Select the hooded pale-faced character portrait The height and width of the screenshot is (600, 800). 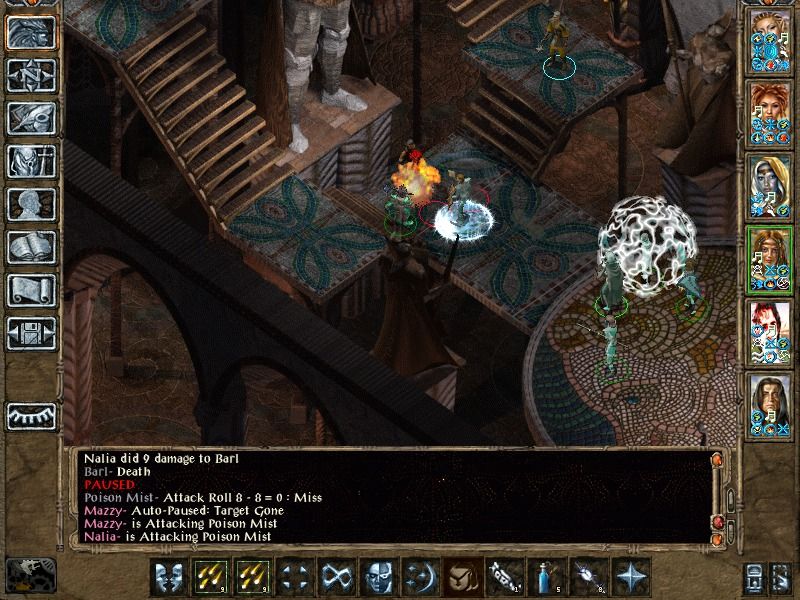tap(770, 186)
